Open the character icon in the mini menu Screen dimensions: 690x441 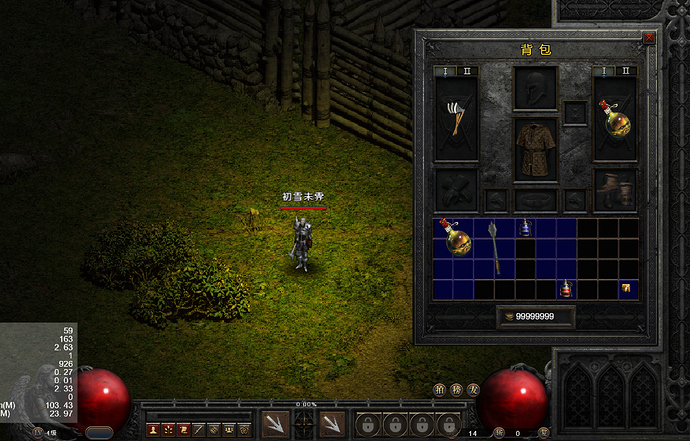click(x=153, y=428)
